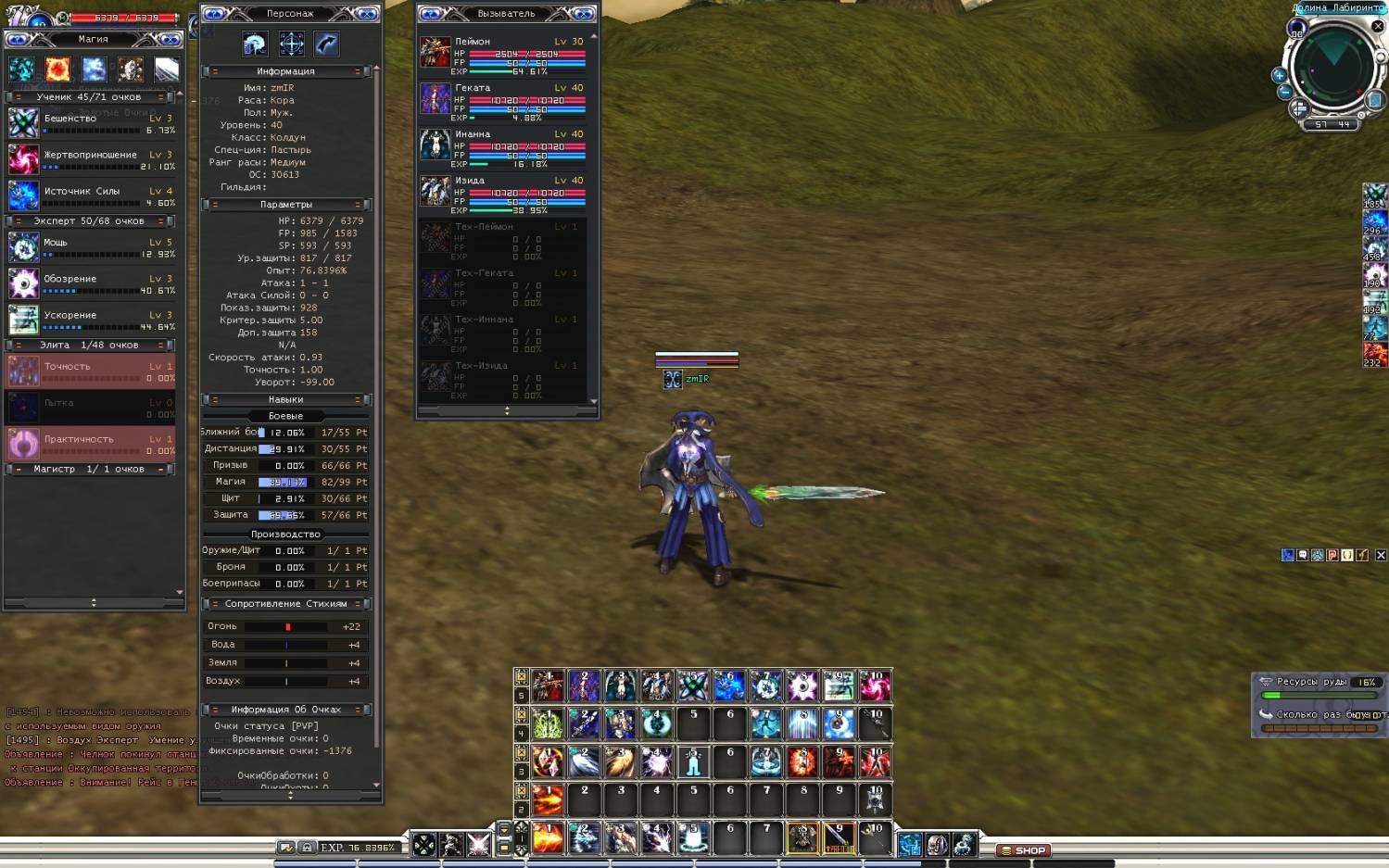1389x868 pixels.
Task: Collapse the Навыки section header
Action: click(x=215, y=400)
